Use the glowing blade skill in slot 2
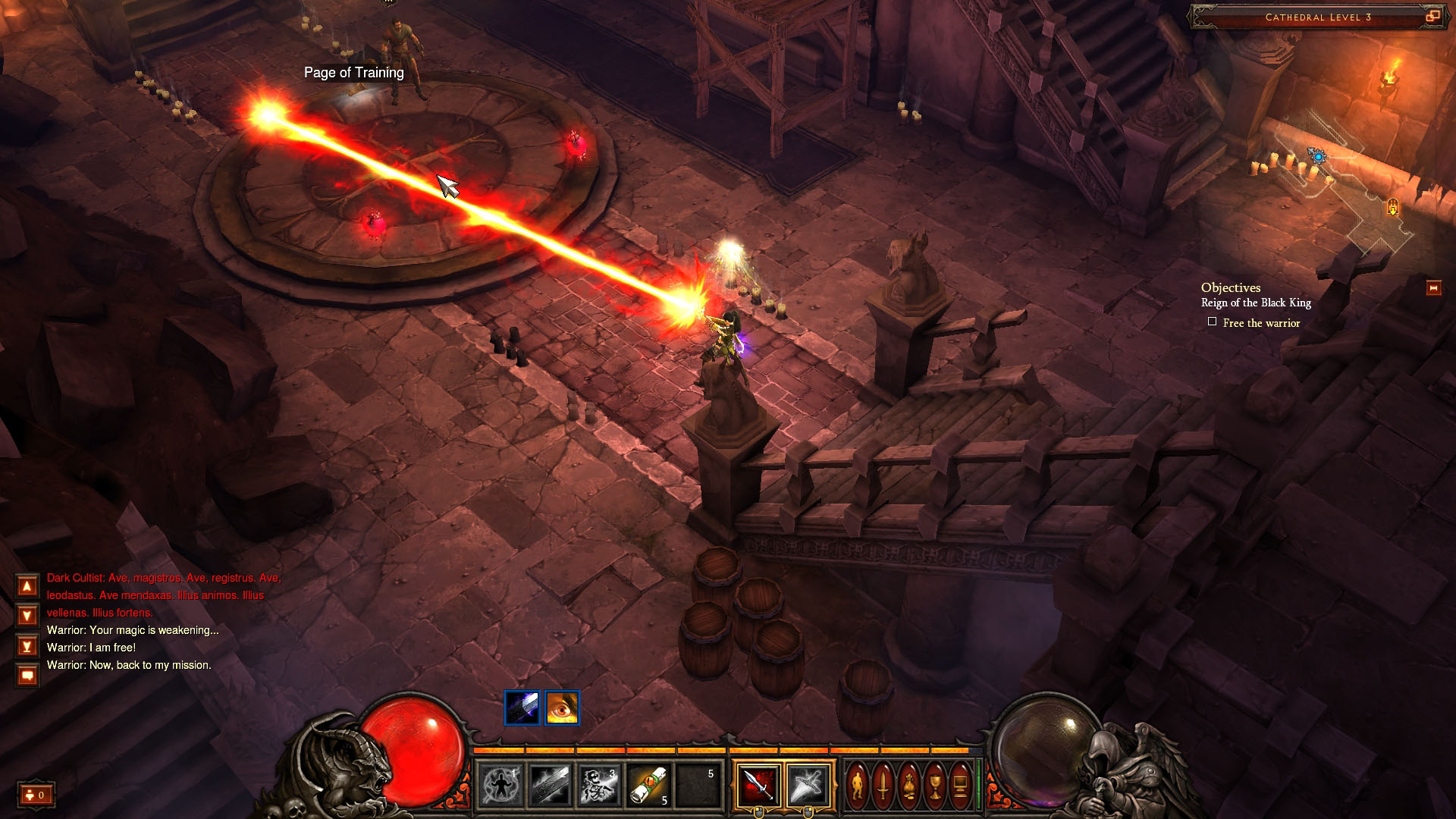The image size is (1456, 819). click(550, 785)
